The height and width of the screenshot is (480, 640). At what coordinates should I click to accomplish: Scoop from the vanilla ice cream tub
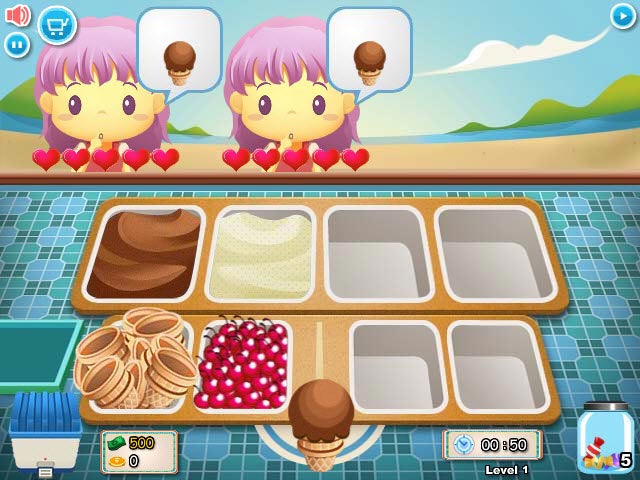(260, 253)
